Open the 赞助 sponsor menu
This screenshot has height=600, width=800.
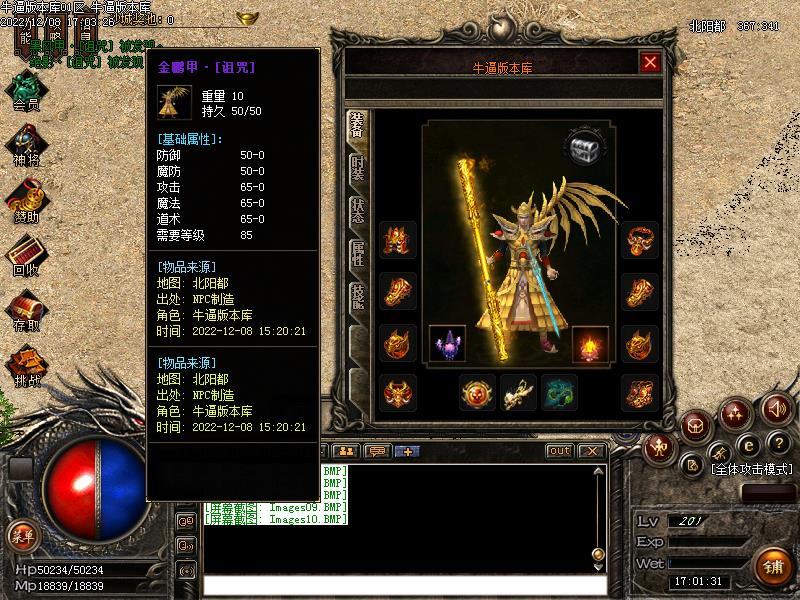(26, 200)
